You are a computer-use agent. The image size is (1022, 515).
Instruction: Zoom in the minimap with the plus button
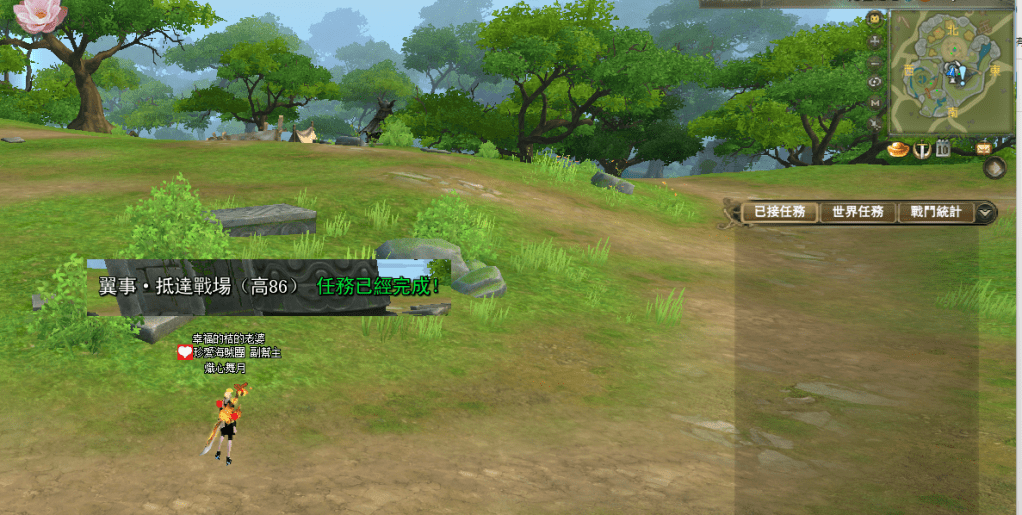pos(875,41)
